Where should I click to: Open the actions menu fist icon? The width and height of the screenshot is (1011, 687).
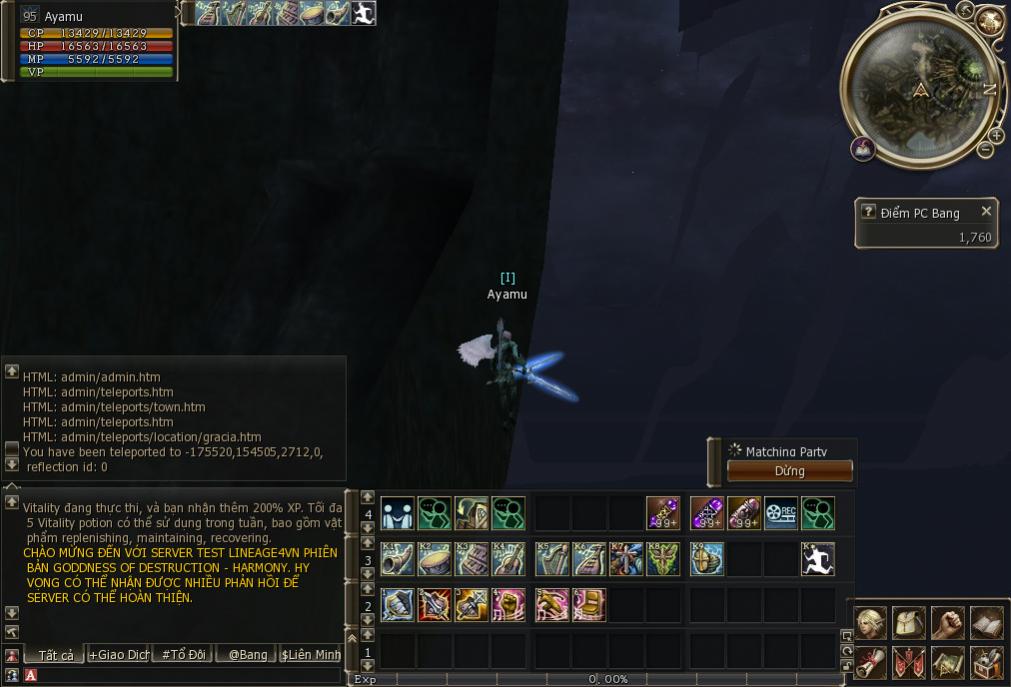(947, 623)
